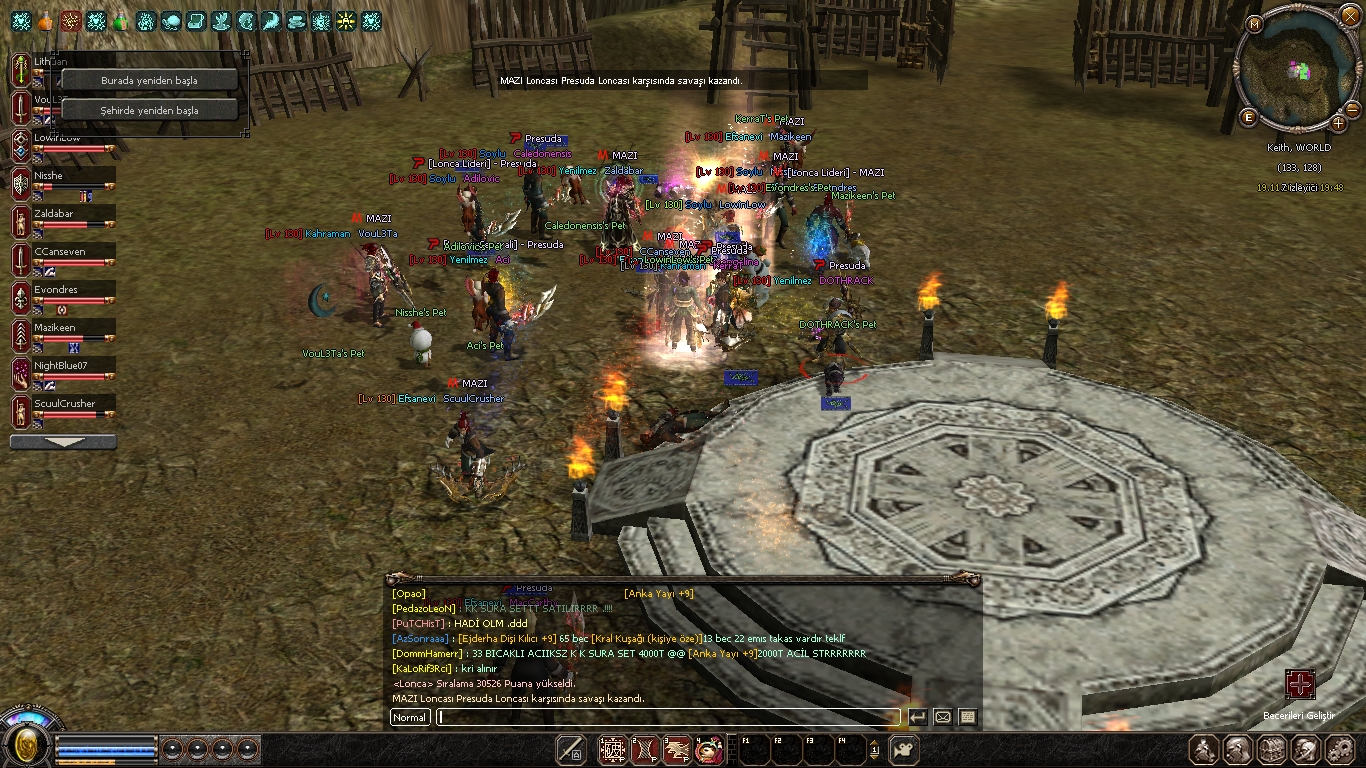Image resolution: width=1366 pixels, height=768 pixels.
Task: Zoom in the minimap with the plus button
Action: click(1338, 123)
